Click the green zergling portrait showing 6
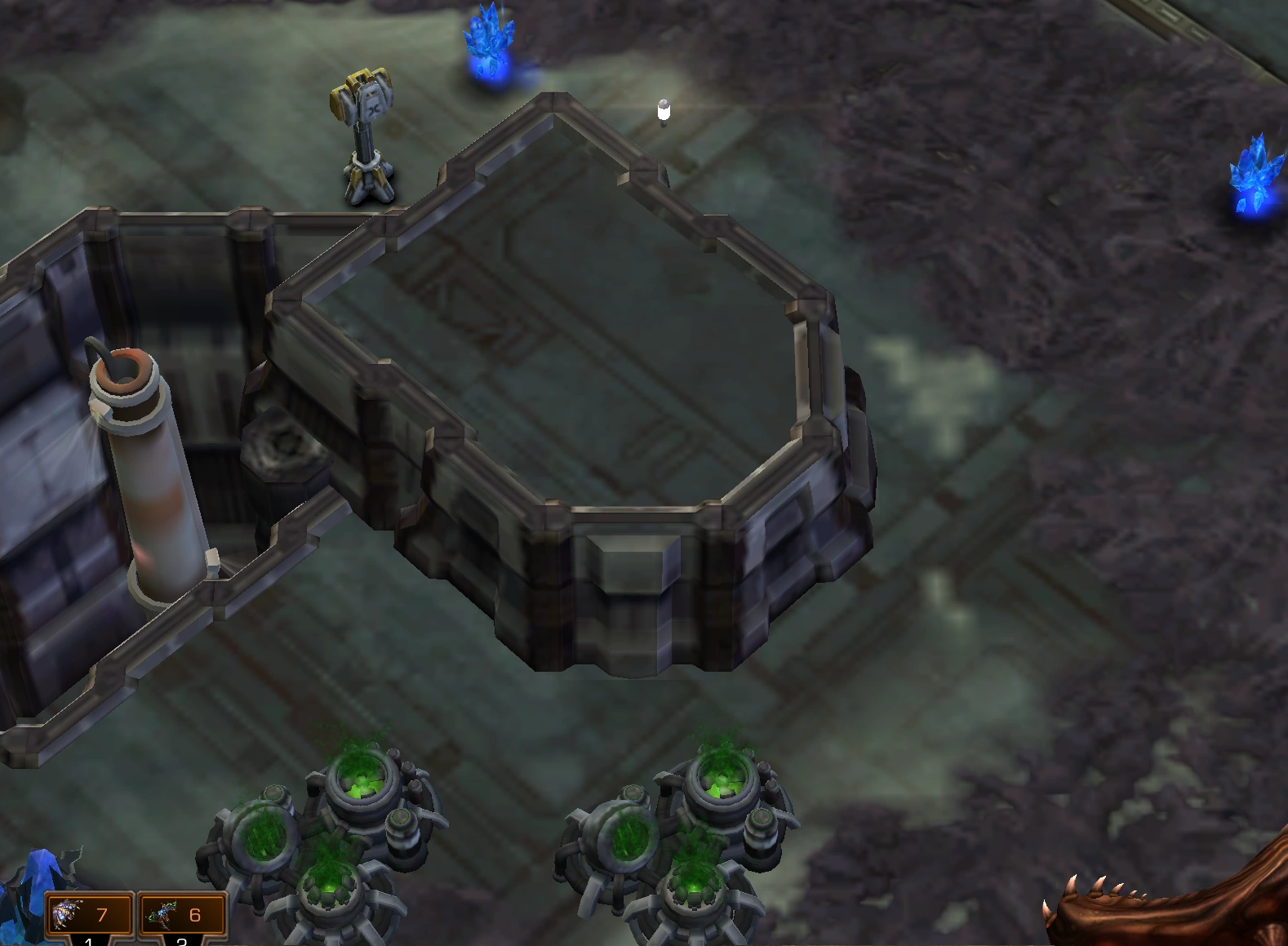This screenshot has width=1288, height=946. tap(163, 916)
